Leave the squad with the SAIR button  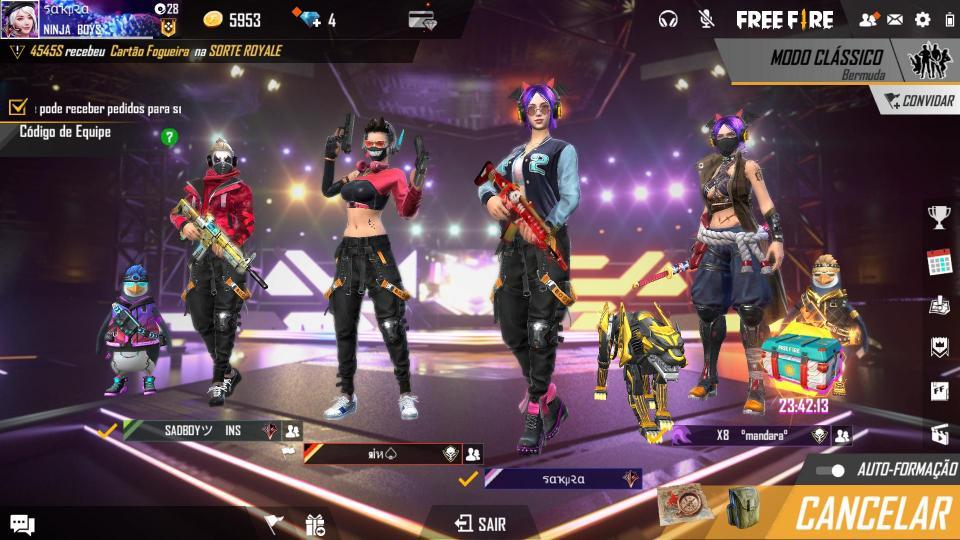[x=480, y=524]
